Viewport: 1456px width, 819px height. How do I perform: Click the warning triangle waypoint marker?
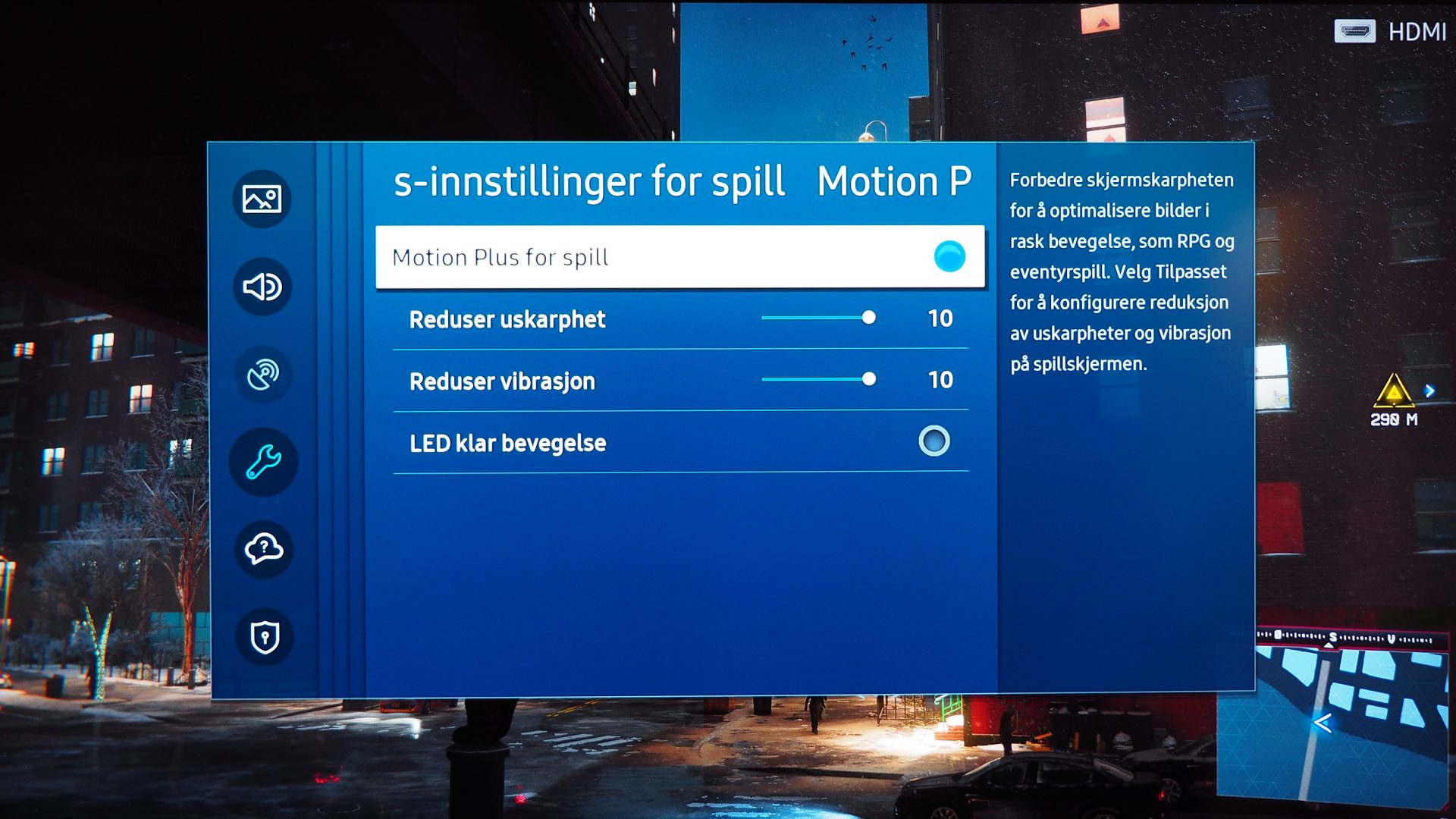(x=1394, y=391)
